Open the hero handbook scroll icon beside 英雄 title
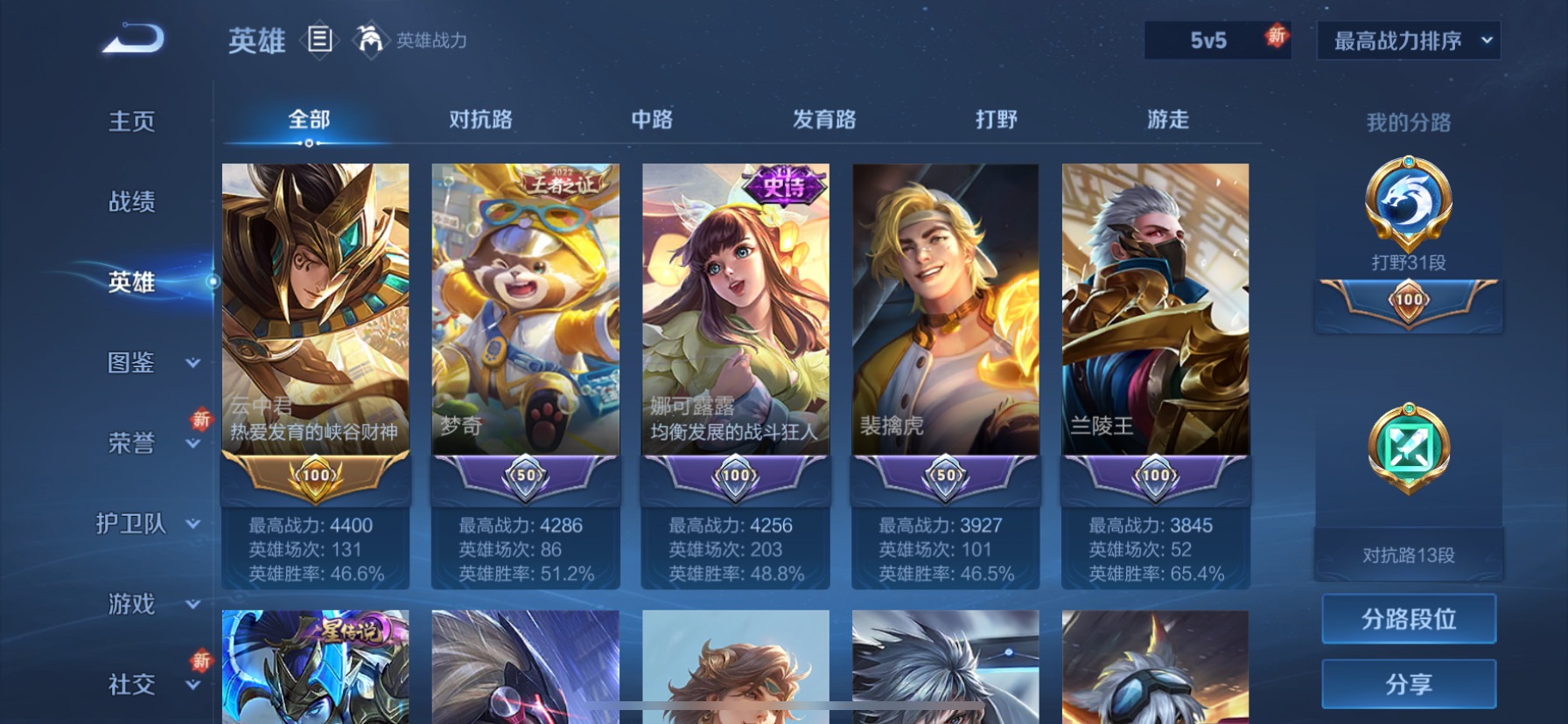The width and height of the screenshot is (1568, 724). pos(321,41)
